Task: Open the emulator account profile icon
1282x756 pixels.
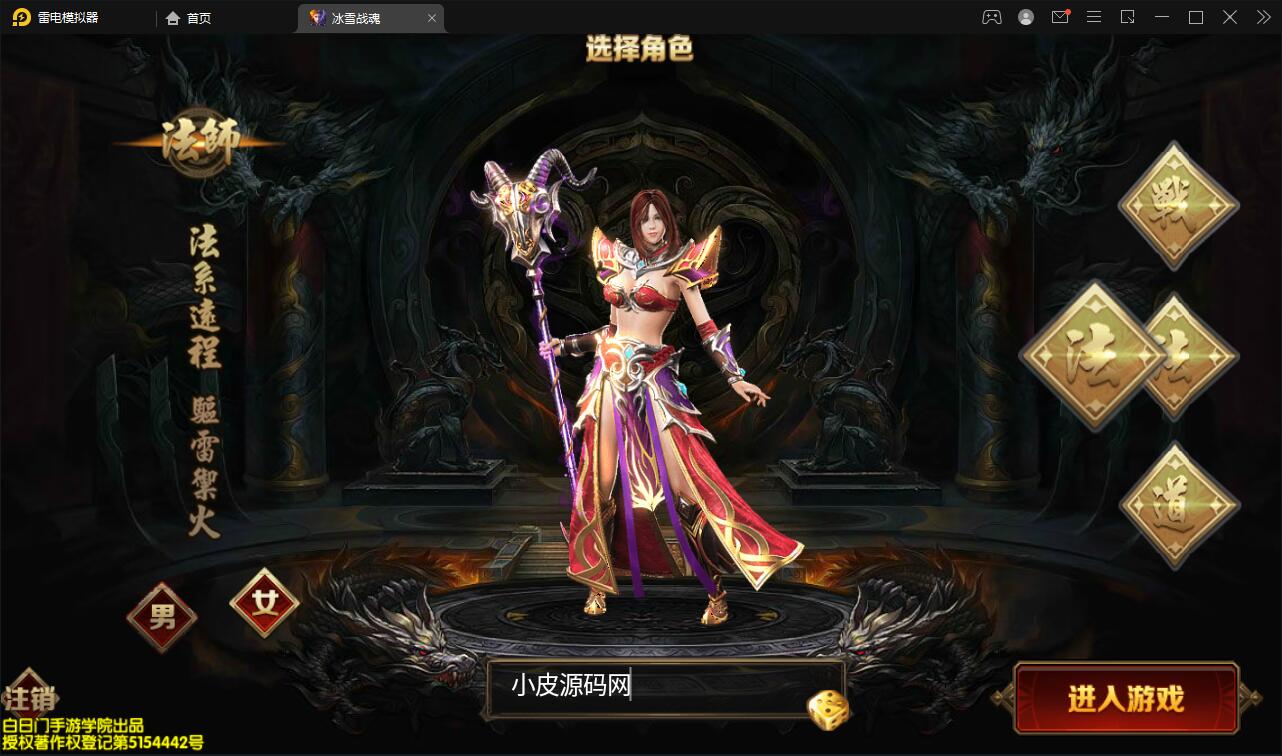Action: point(1025,17)
